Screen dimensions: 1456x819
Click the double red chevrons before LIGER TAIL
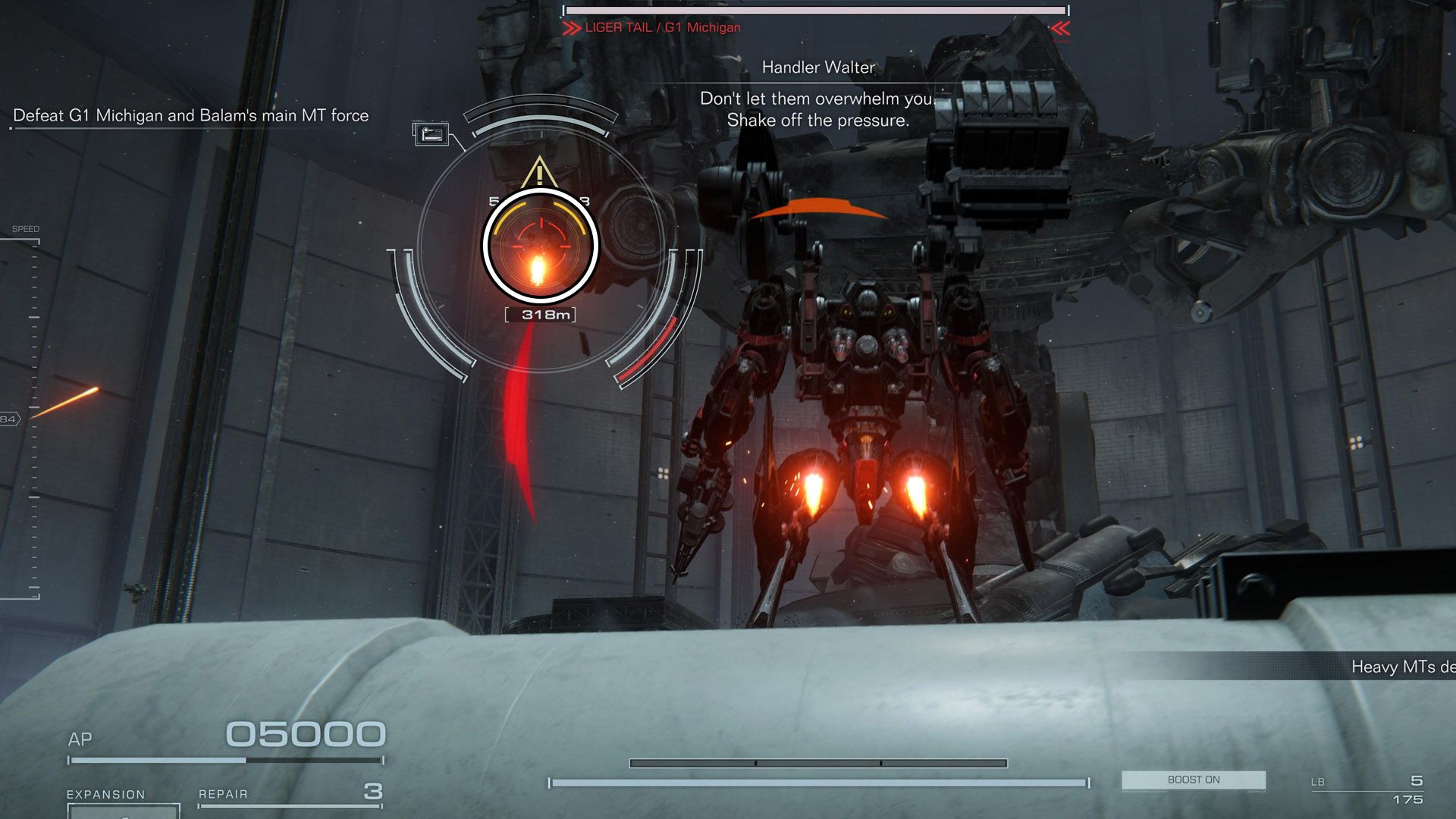point(571,28)
